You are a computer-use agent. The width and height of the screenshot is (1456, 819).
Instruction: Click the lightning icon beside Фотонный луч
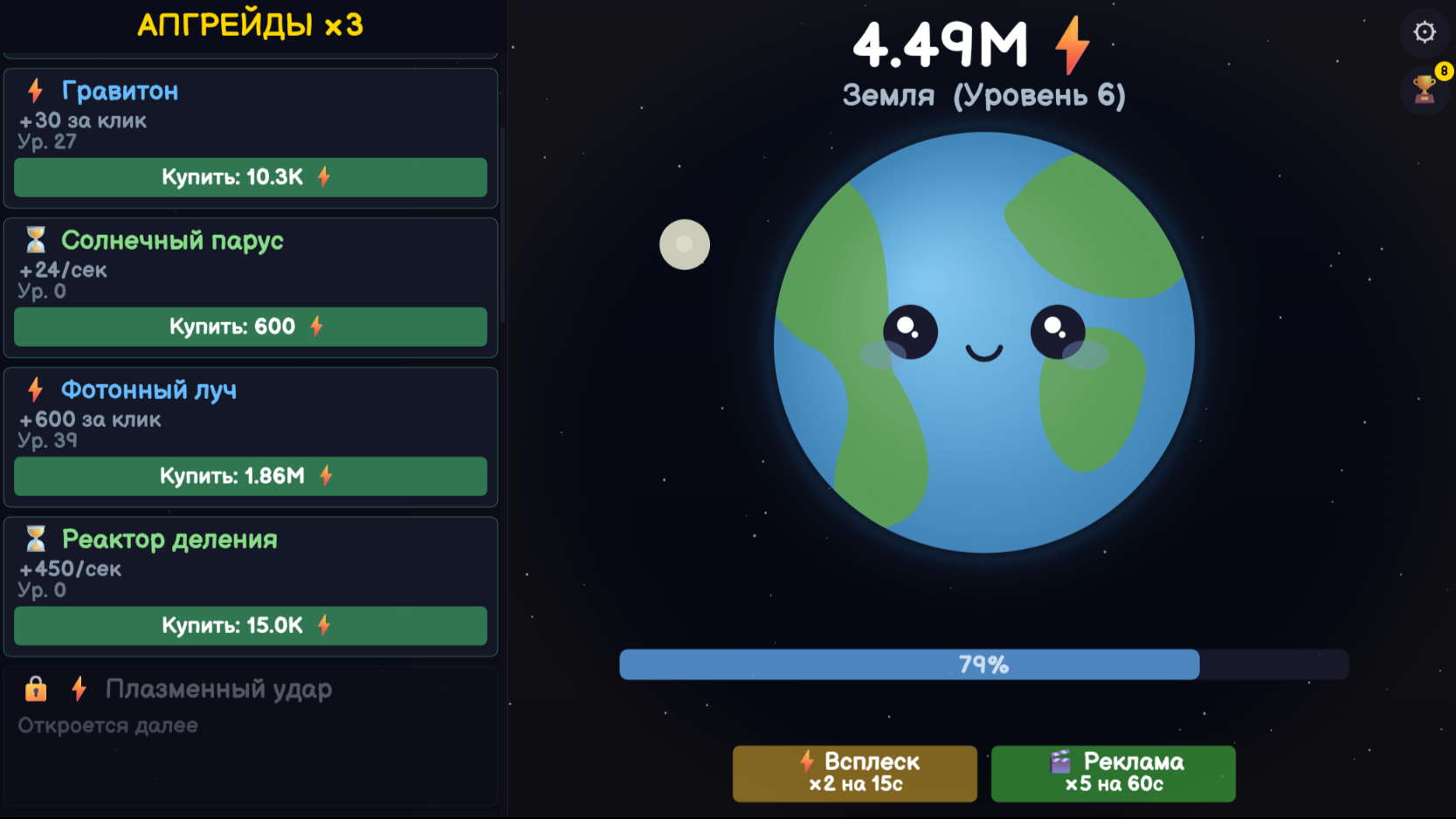[x=34, y=390]
